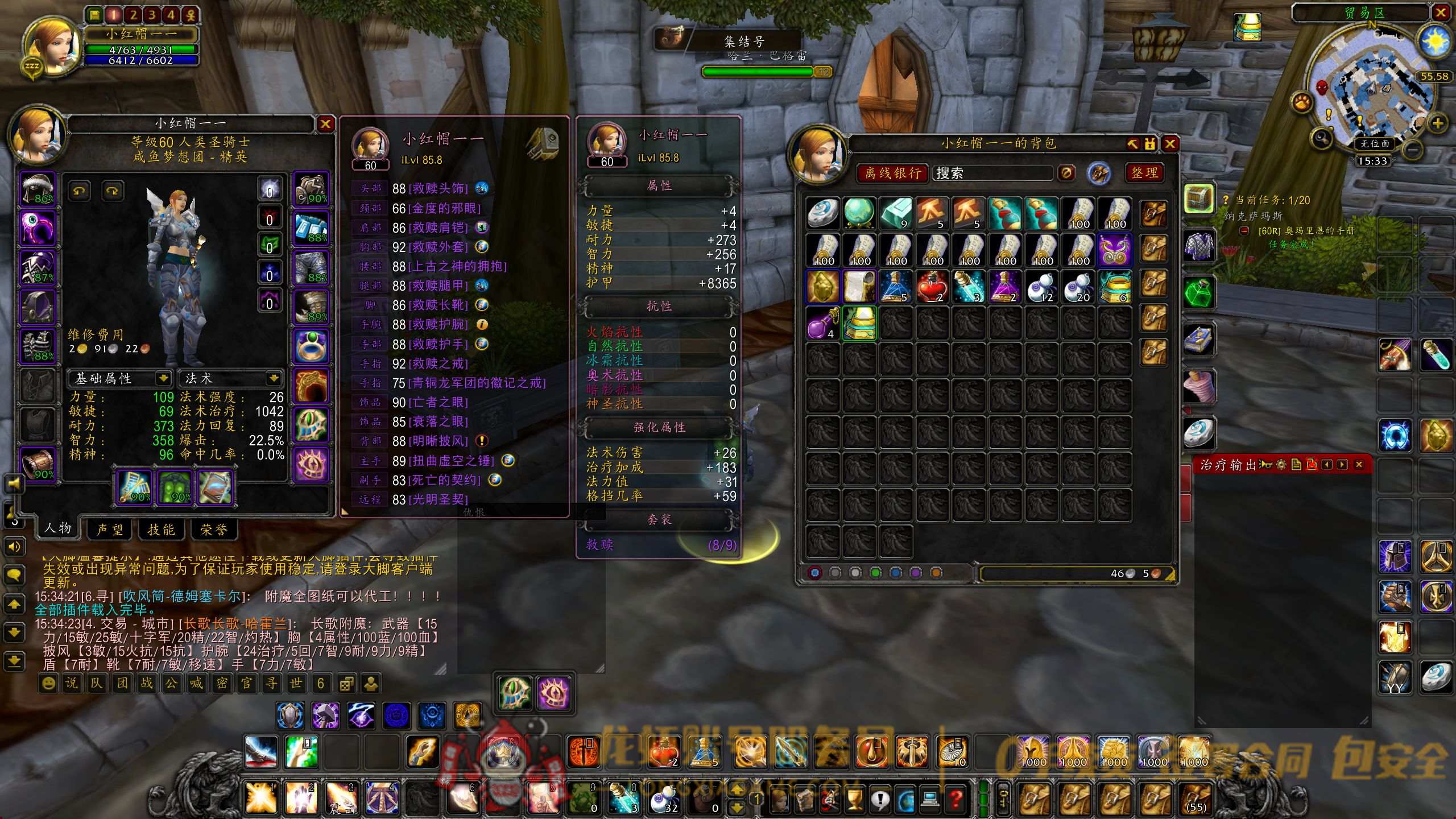This screenshot has height=819, width=1456.
Task: Select the 说 say chat channel button
Action: click(x=72, y=683)
